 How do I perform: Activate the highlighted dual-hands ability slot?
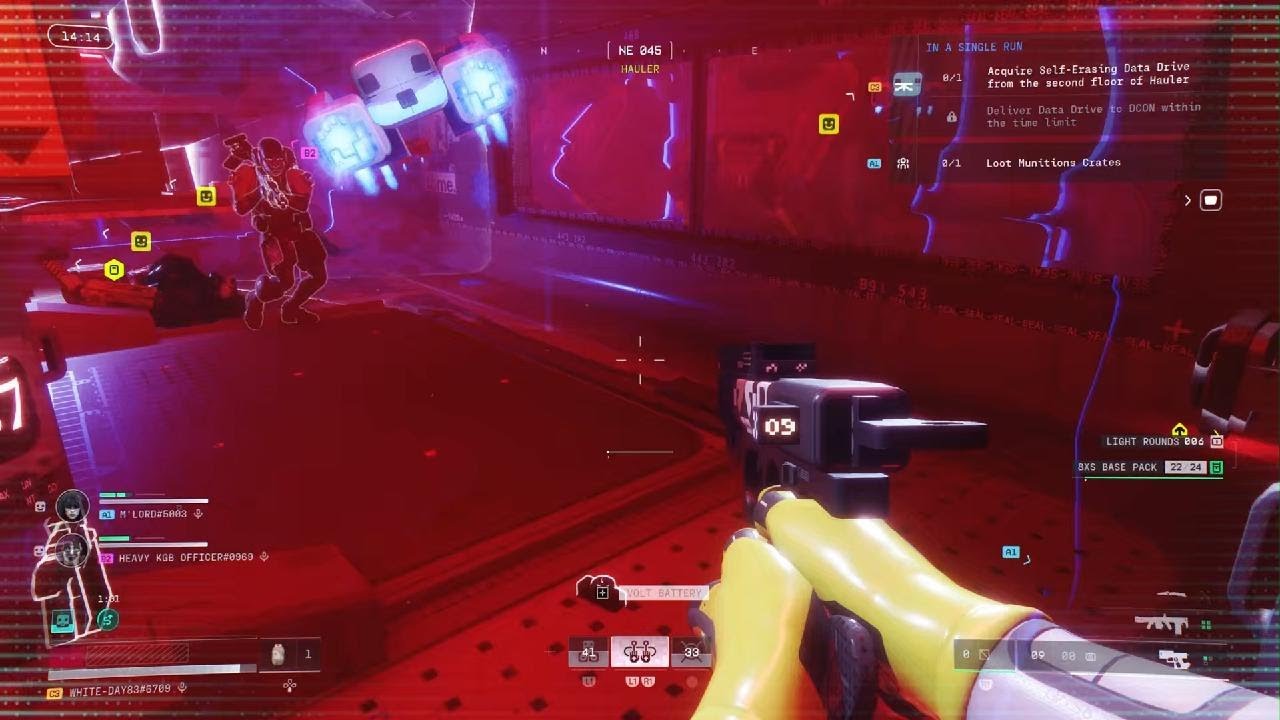pos(639,653)
